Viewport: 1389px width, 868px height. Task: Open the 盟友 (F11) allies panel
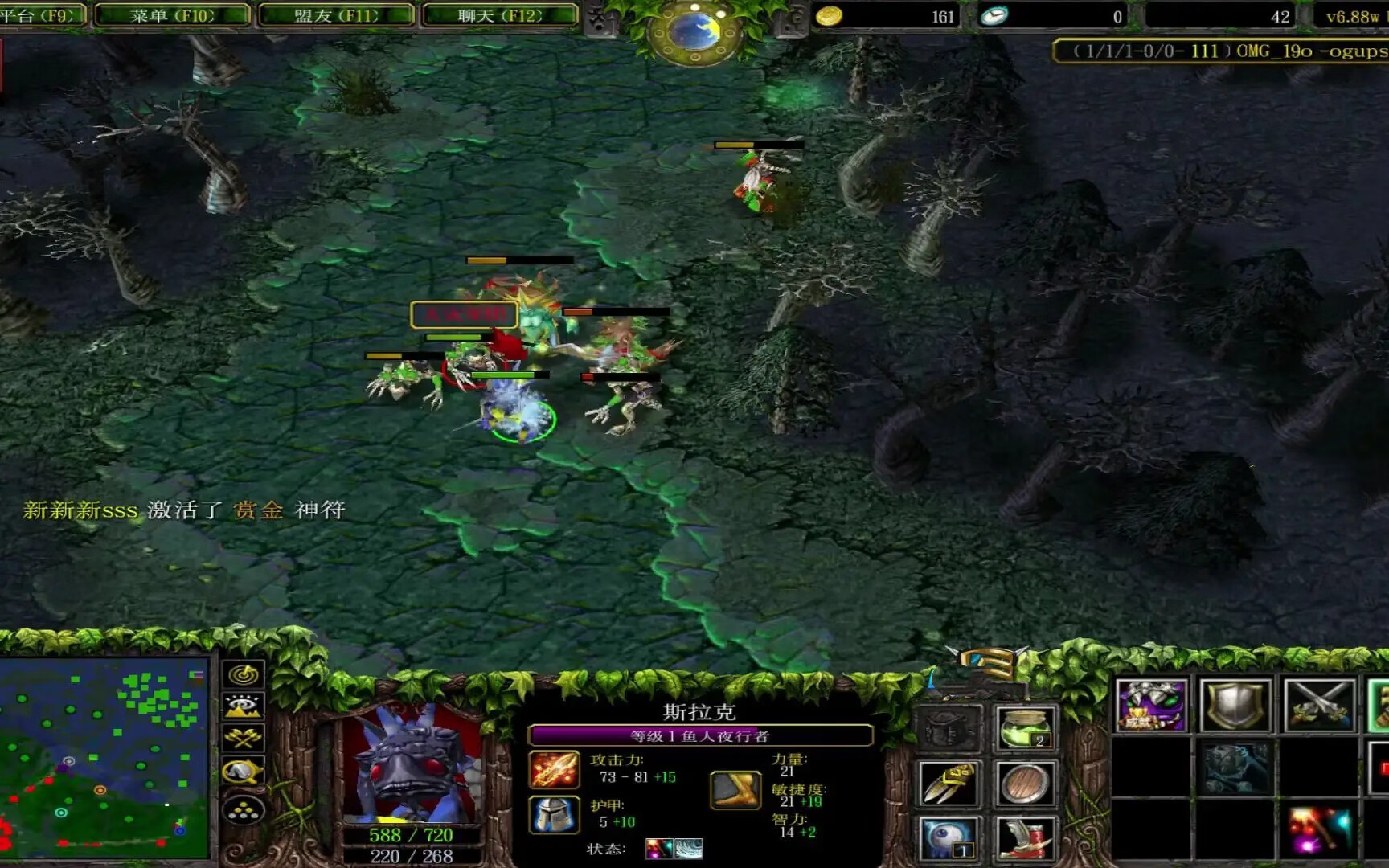coord(336,15)
